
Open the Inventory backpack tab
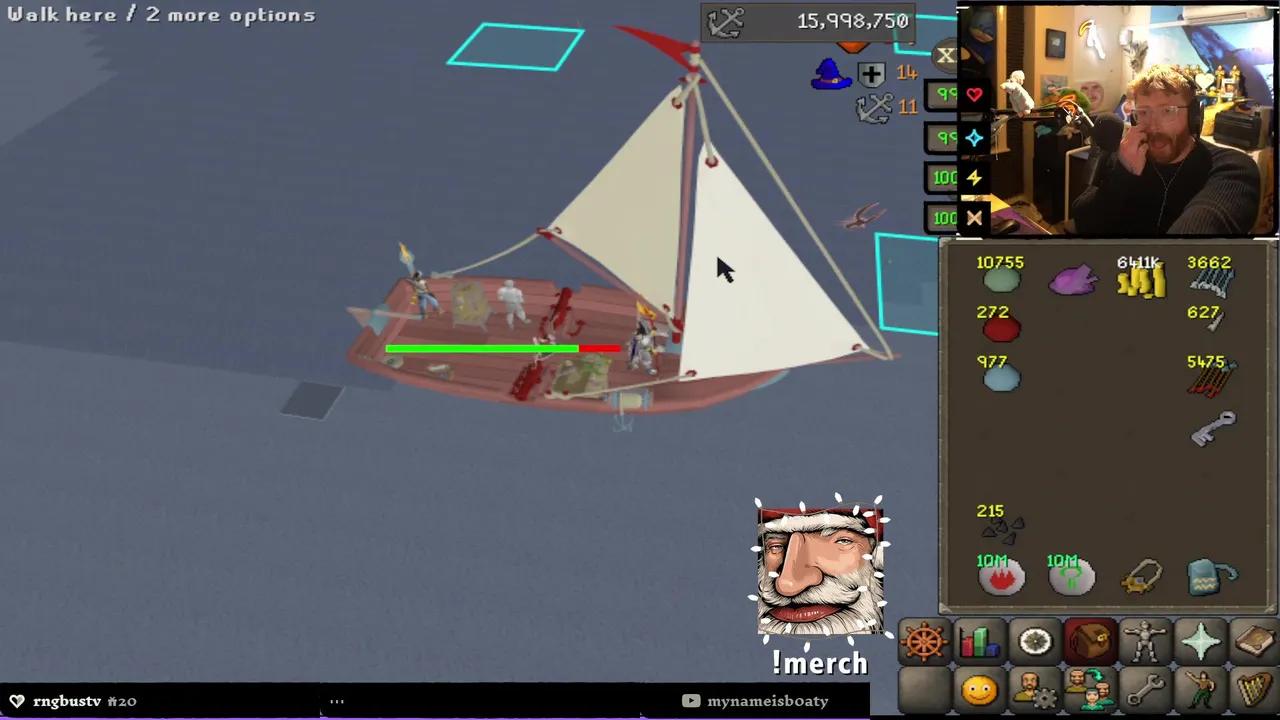point(1091,641)
